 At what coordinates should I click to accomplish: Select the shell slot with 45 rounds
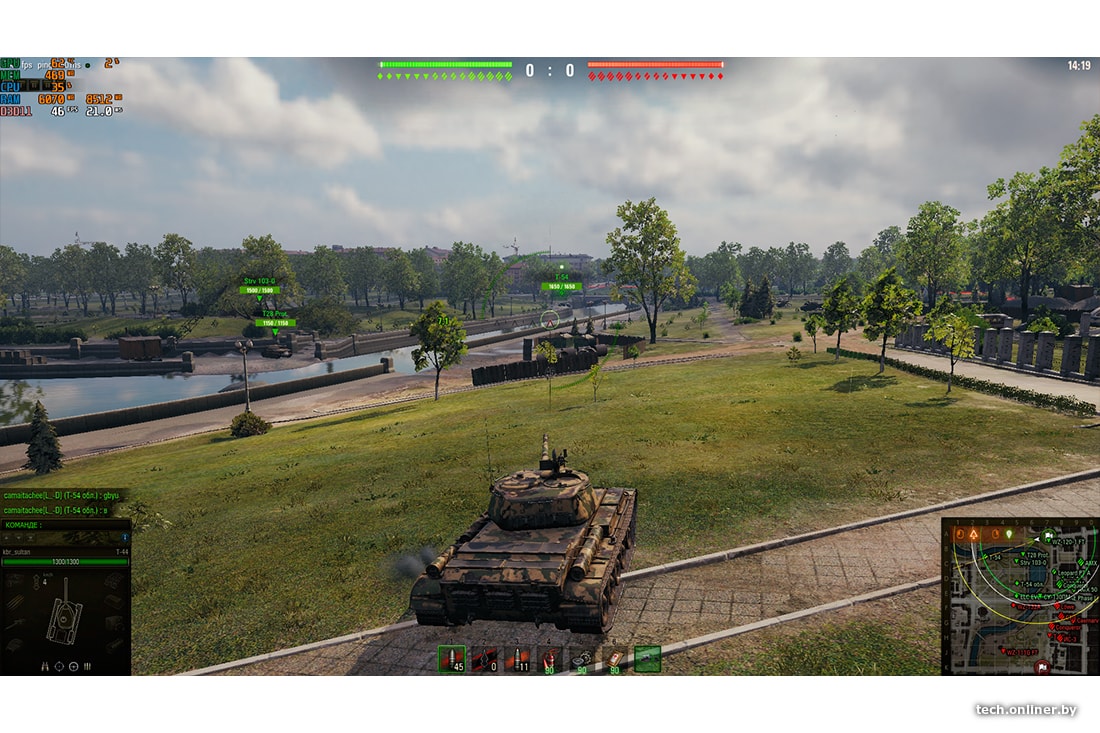(452, 659)
